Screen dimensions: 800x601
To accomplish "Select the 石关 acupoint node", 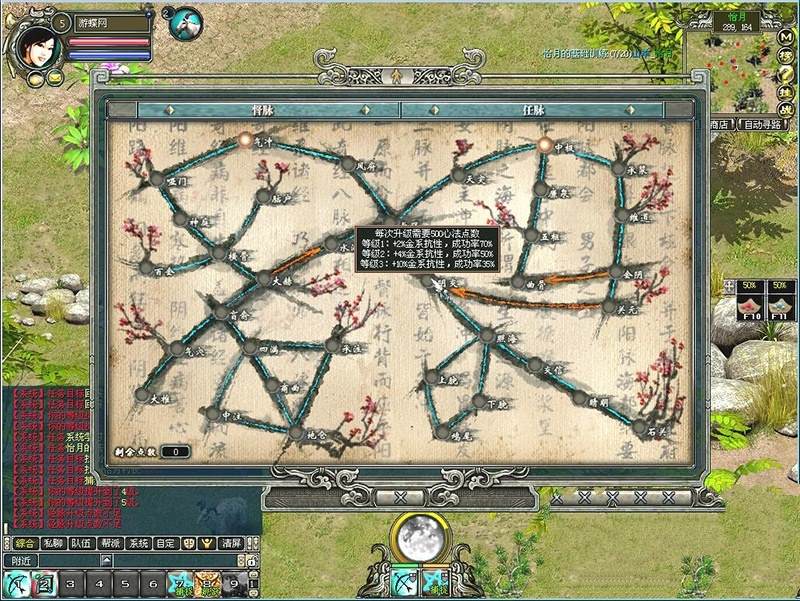I will pyautogui.click(x=639, y=427).
